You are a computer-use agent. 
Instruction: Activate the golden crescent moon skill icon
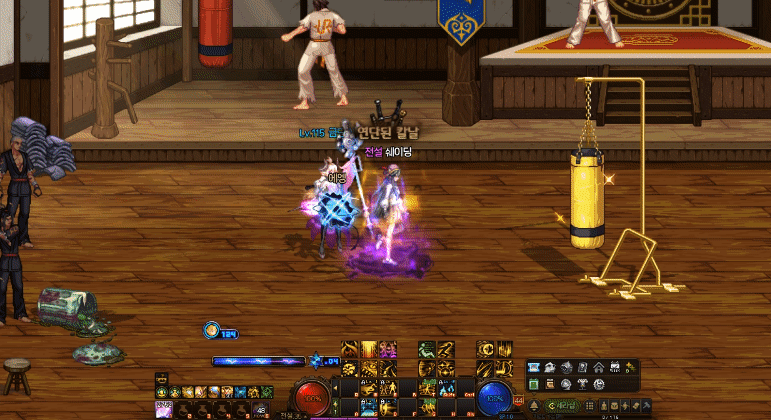484,349
